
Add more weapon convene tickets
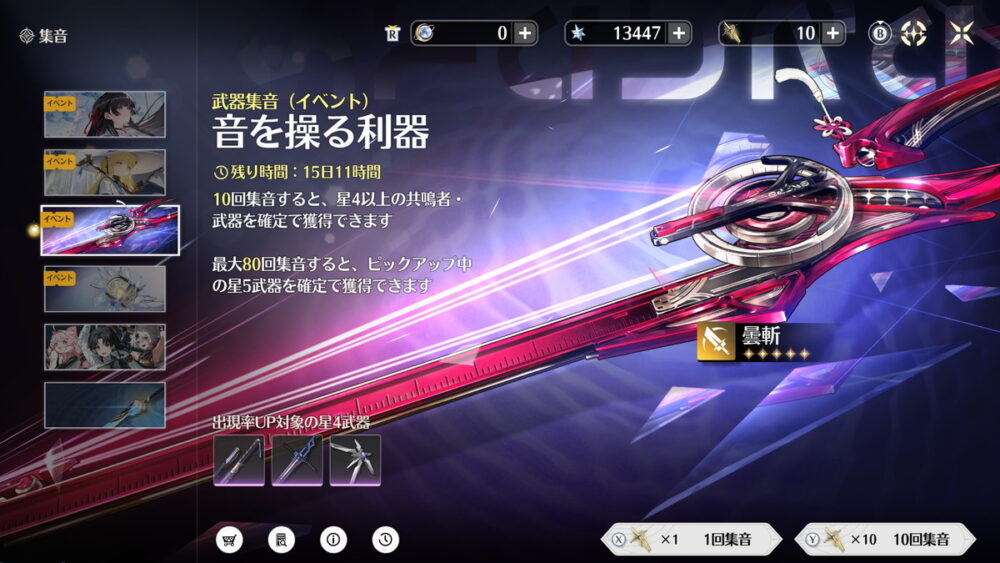click(x=833, y=33)
